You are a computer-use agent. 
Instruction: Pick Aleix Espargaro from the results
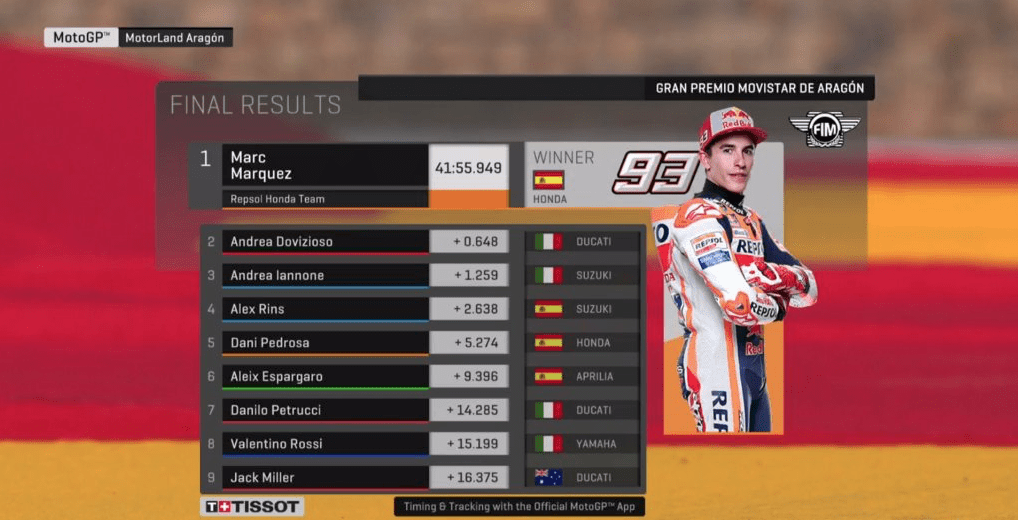click(326, 377)
